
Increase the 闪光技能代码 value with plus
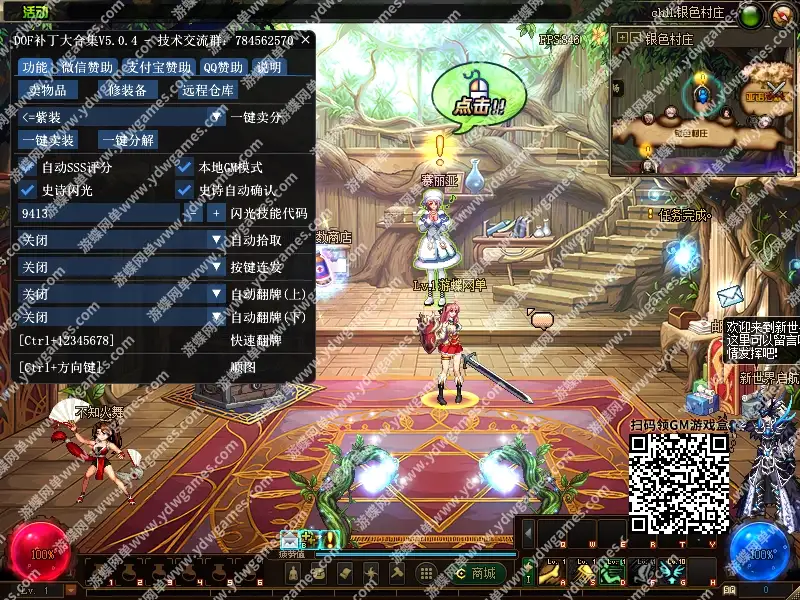click(216, 213)
